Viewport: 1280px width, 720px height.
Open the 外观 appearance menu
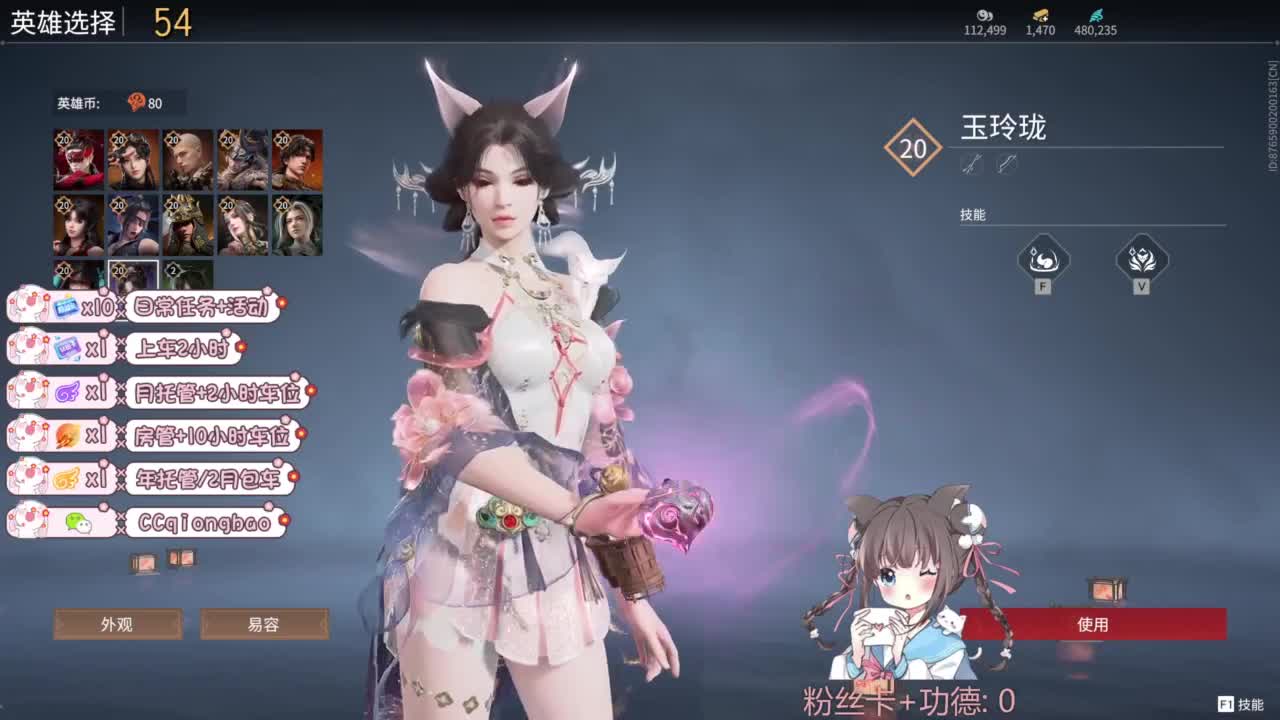point(117,624)
